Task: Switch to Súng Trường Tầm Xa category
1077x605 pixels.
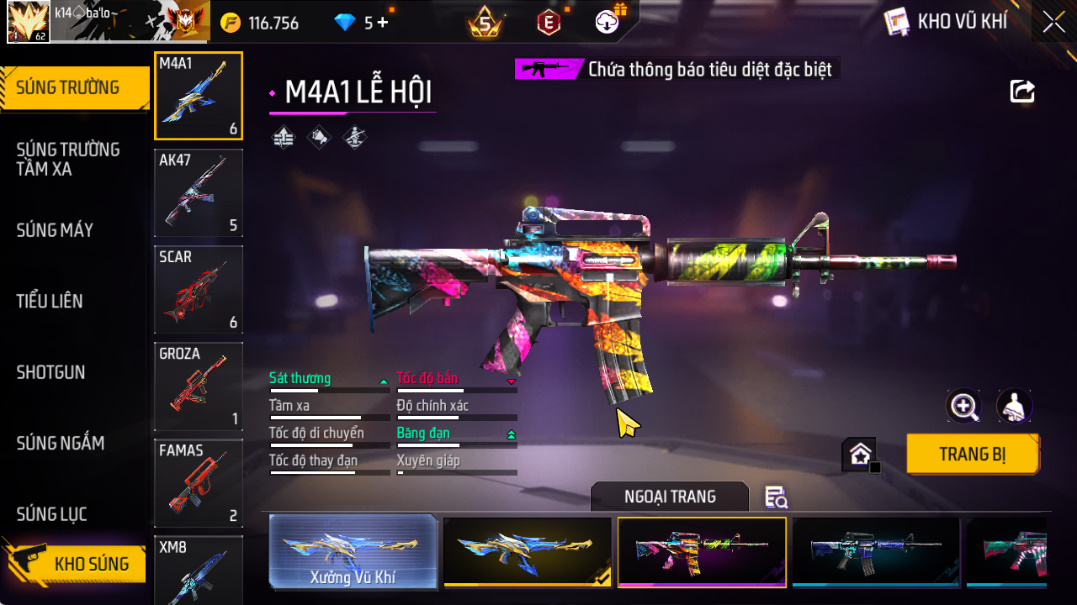Action: [x=68, y=159]
